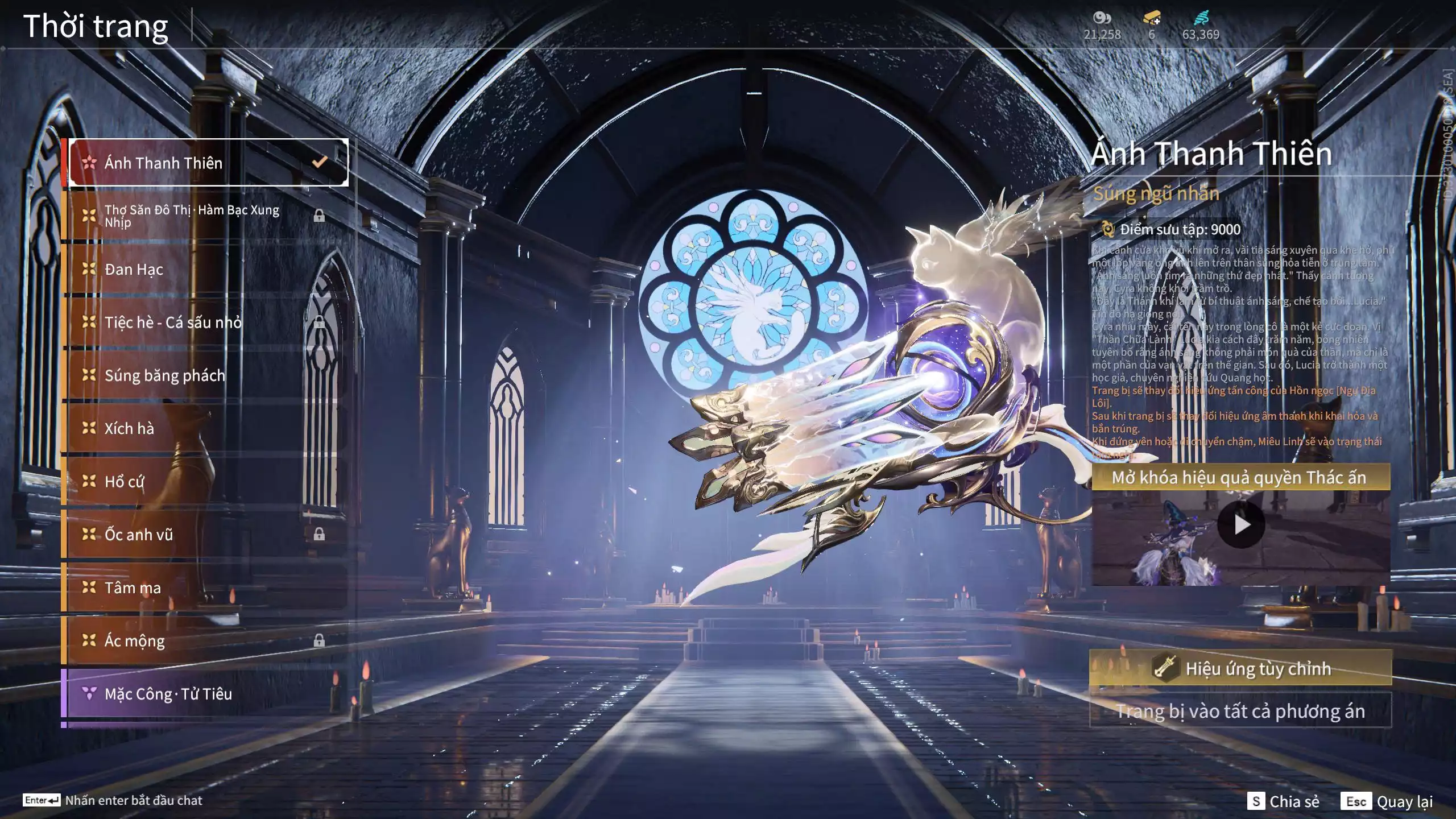Play the Thác ấn effect preview video
The image size is (1456, 819).
click(1241, 525)
